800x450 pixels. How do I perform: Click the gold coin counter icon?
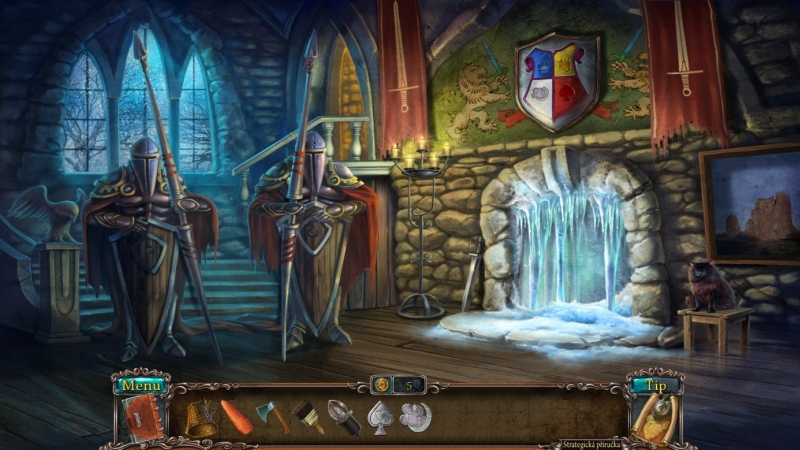(x=381, y=384)
